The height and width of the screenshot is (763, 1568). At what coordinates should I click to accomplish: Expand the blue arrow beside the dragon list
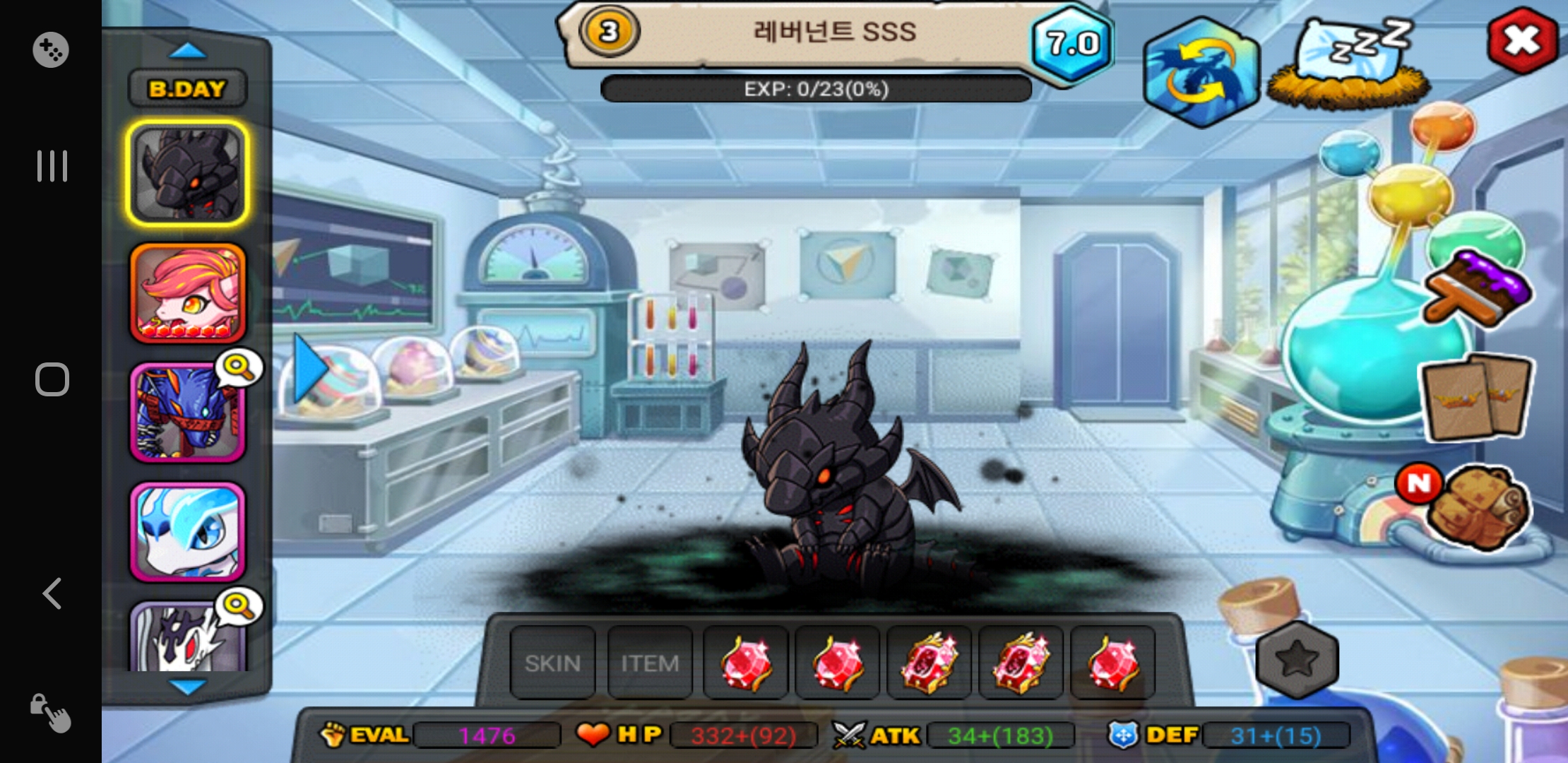click(x=309, y=369)
